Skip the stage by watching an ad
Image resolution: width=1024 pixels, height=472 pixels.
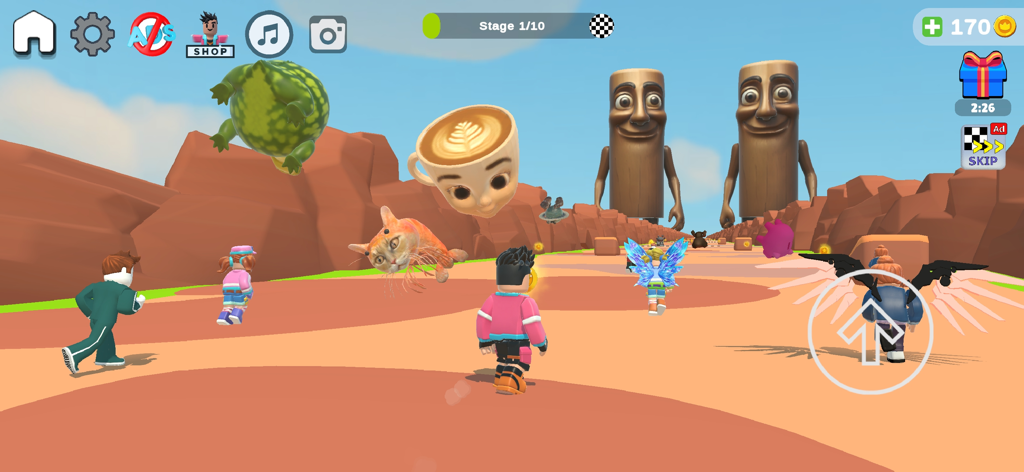(983, 146)
